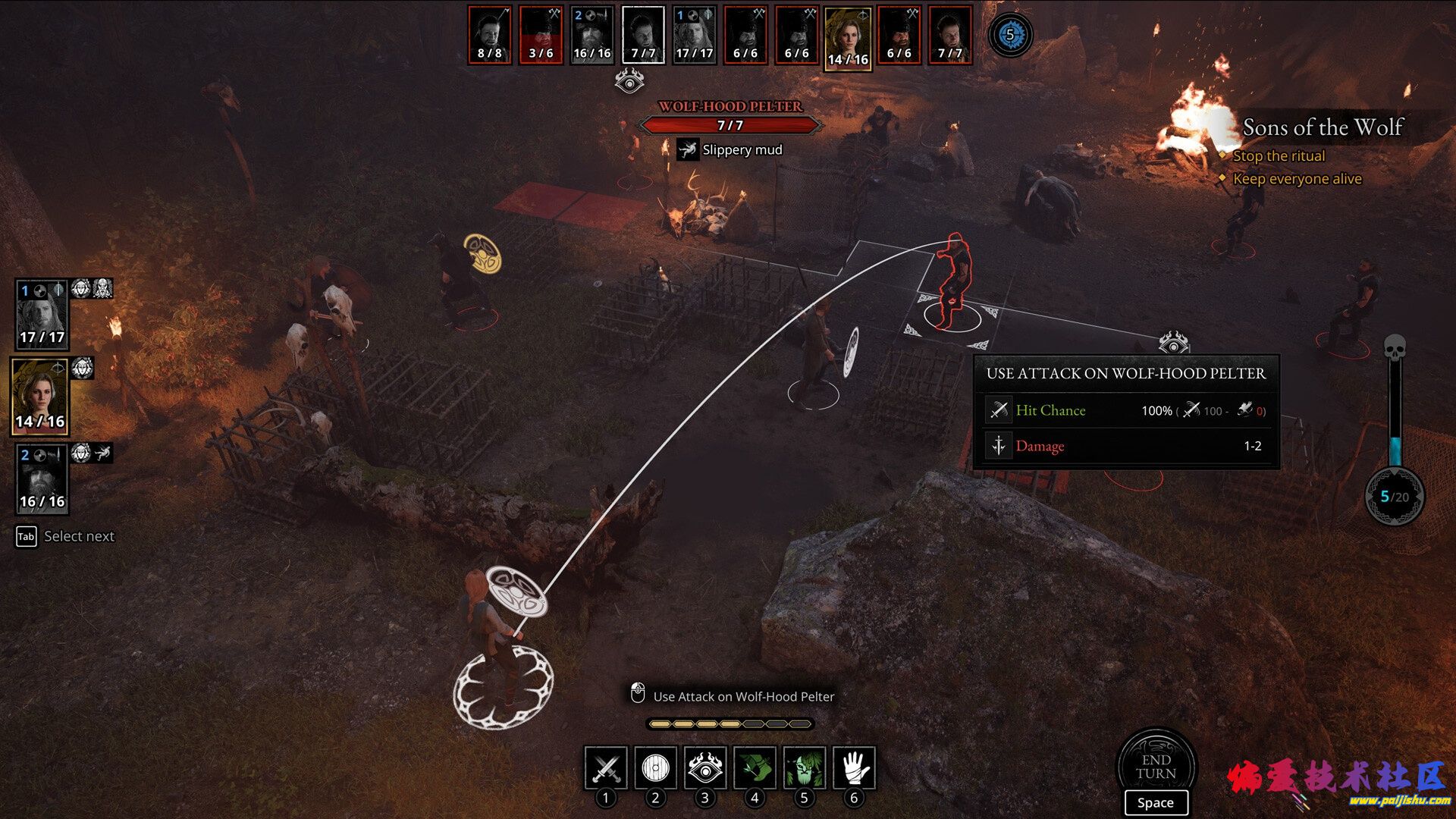
Task: Select the 16/16 bearded man party portrait
Action: click(42, 479)
